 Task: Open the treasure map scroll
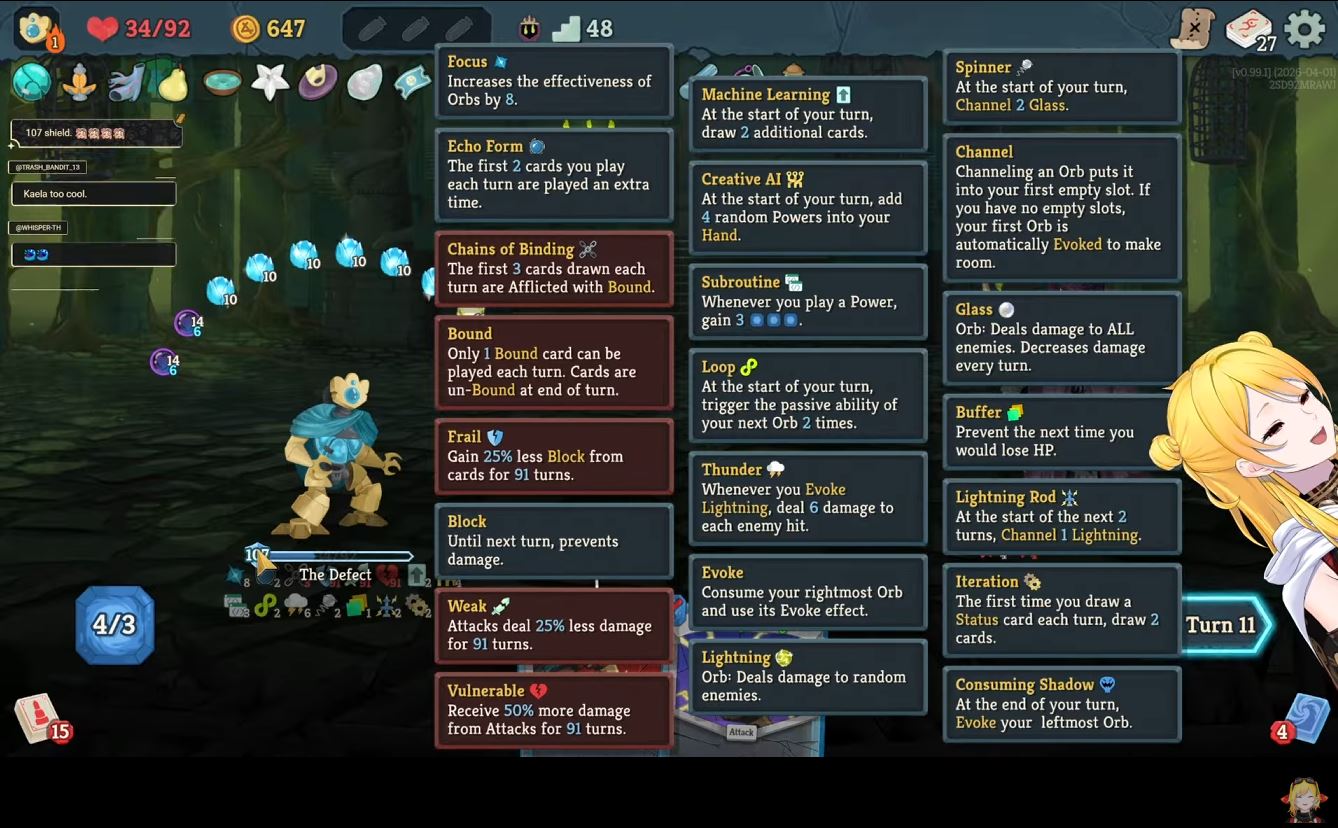[x=1193, y=28]
